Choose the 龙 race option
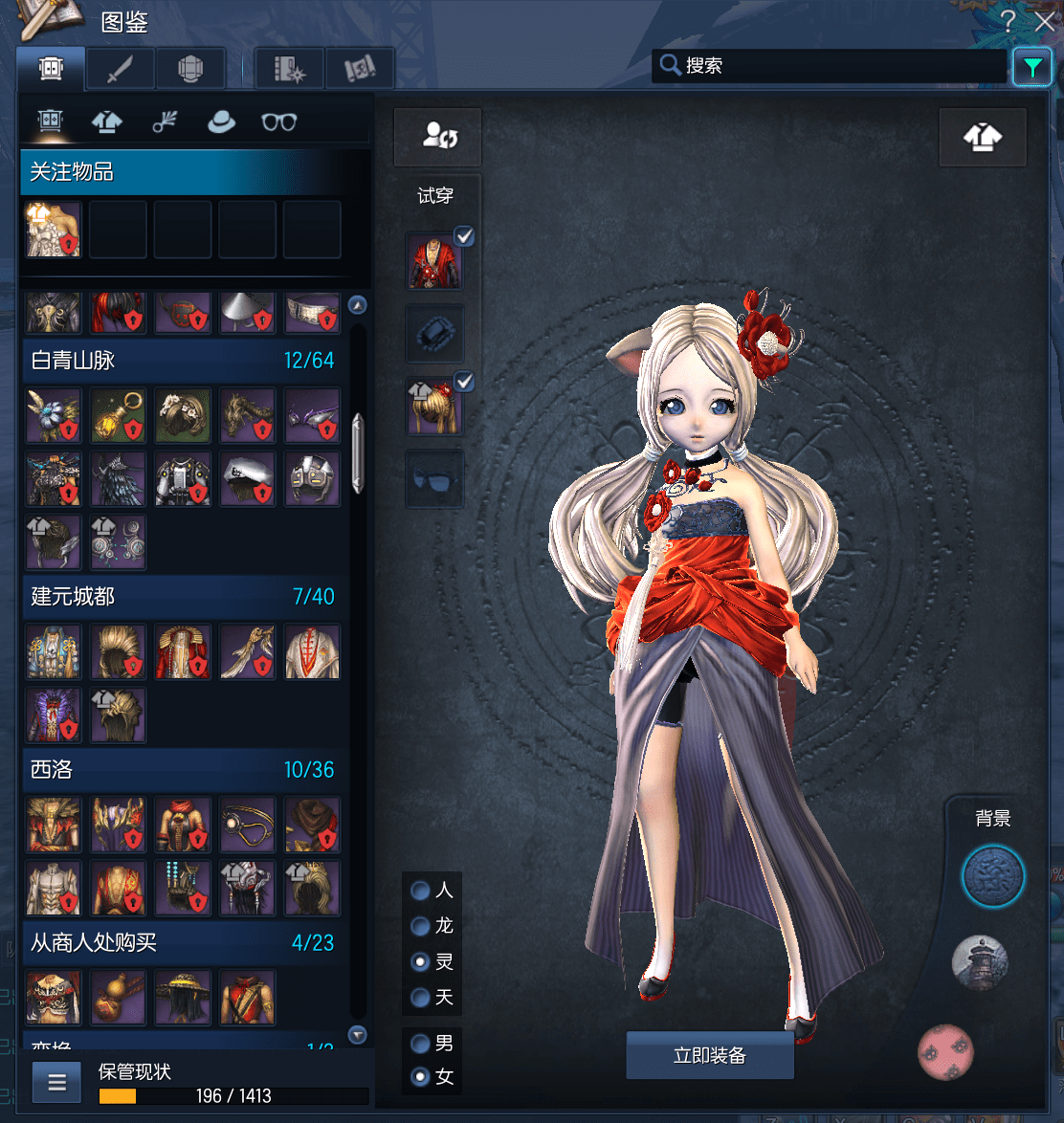 420,926
